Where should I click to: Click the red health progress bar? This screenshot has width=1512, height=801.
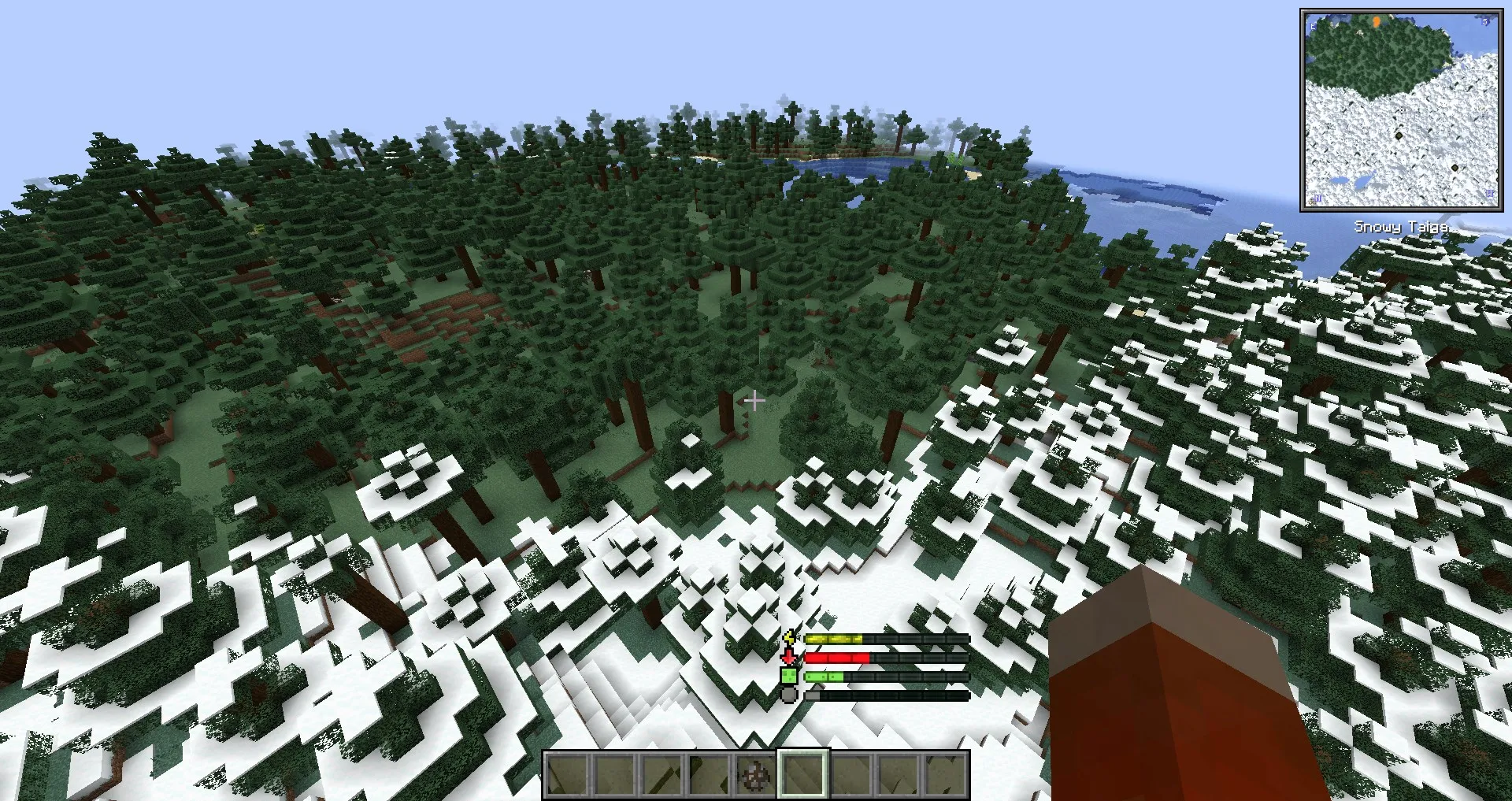coord(837,657)
